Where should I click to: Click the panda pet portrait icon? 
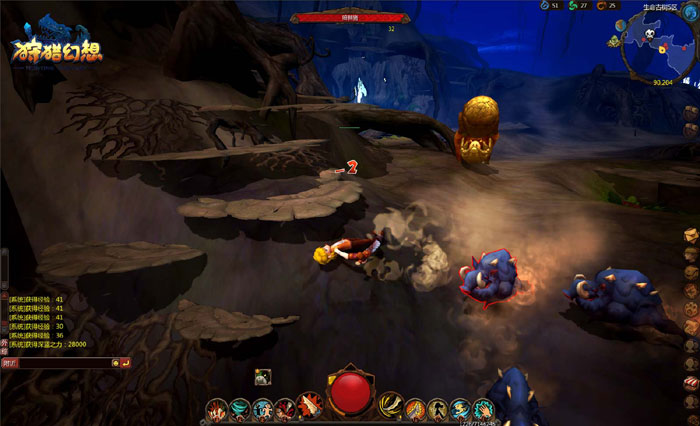pos(262,376)
